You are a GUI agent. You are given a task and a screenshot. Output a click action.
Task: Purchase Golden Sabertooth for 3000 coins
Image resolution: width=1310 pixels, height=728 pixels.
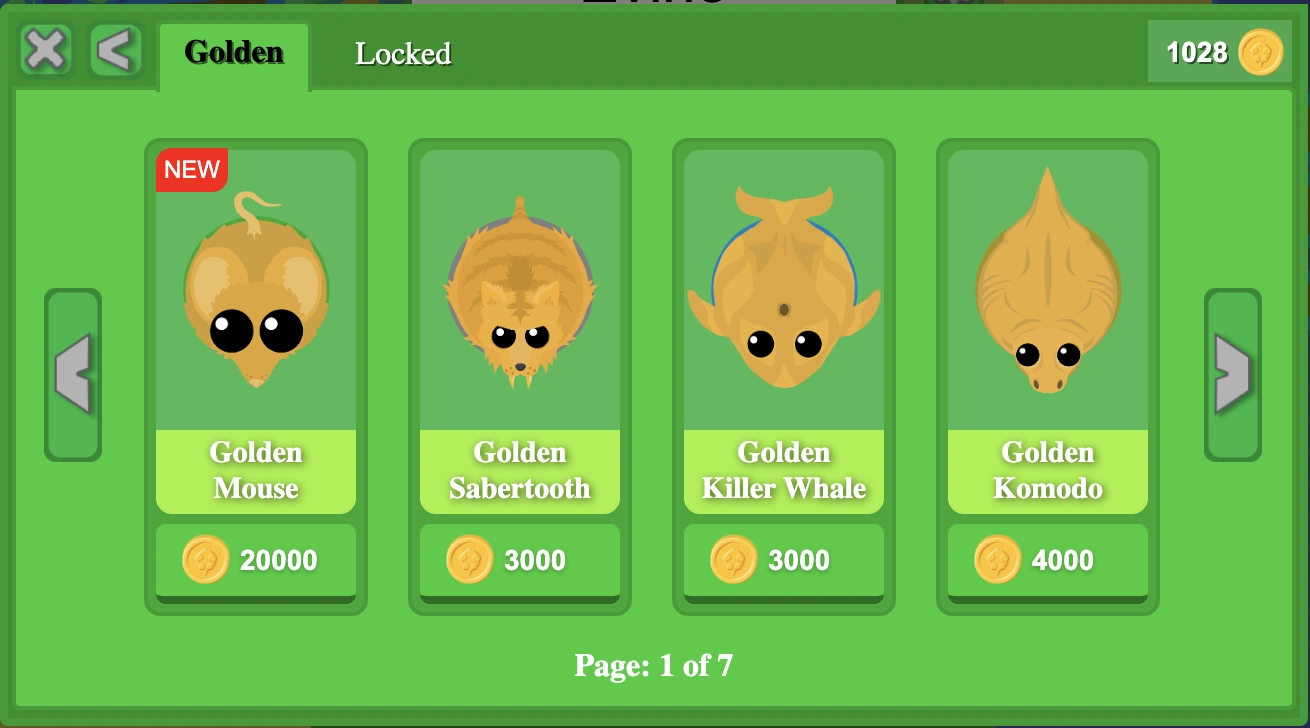coord(519,560)
